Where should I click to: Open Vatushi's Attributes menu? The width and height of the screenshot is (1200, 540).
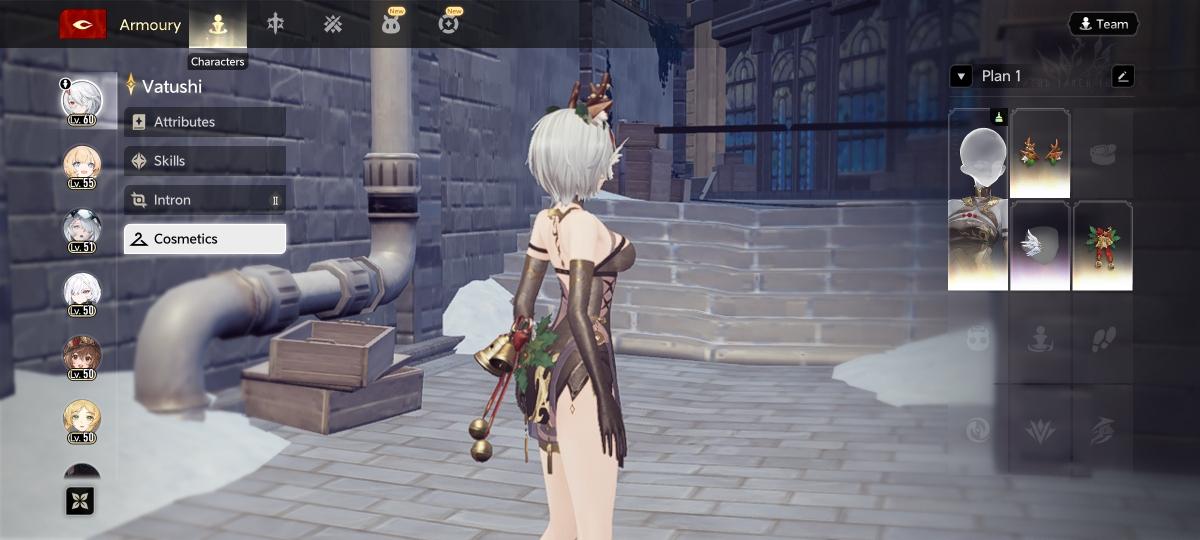coord(205,122)
